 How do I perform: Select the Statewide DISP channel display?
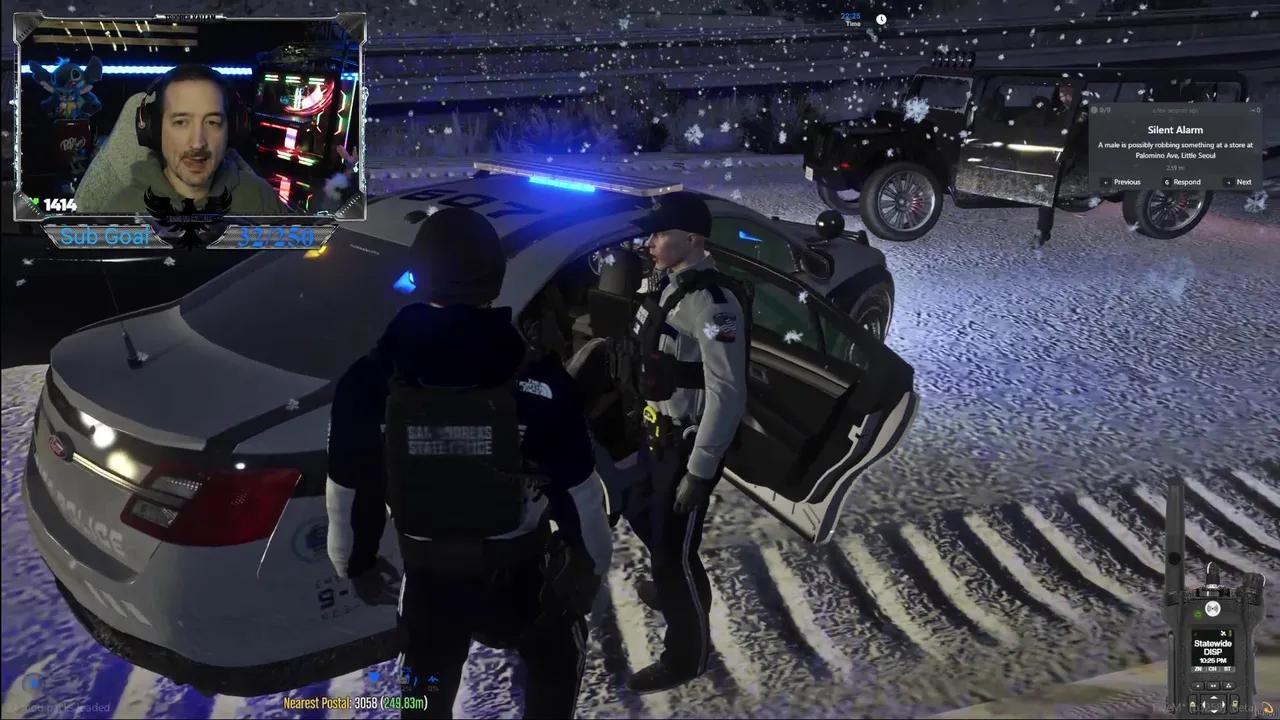(1213, 647)
